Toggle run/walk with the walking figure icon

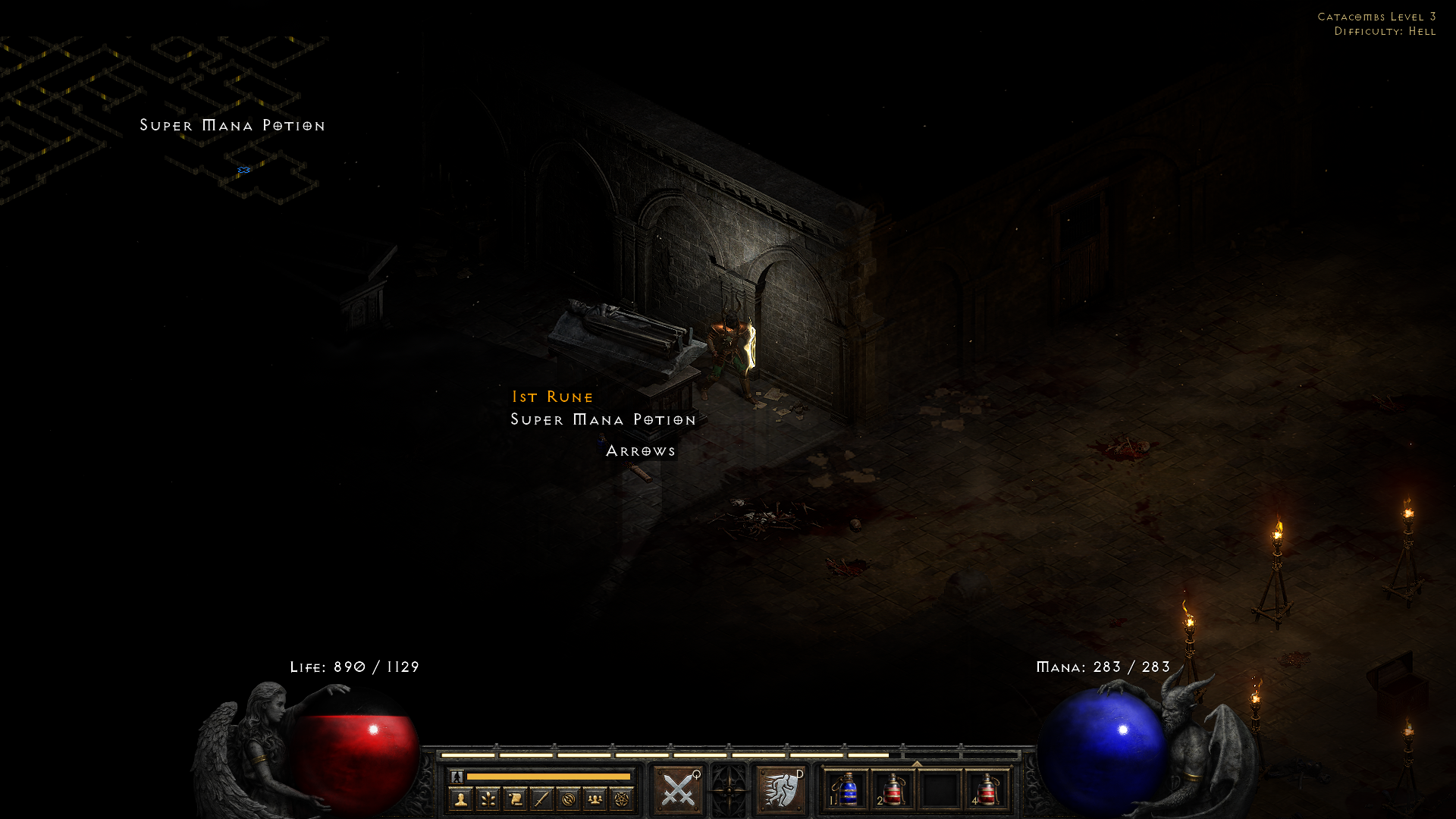pyautogui.click(x=457, y=777)
